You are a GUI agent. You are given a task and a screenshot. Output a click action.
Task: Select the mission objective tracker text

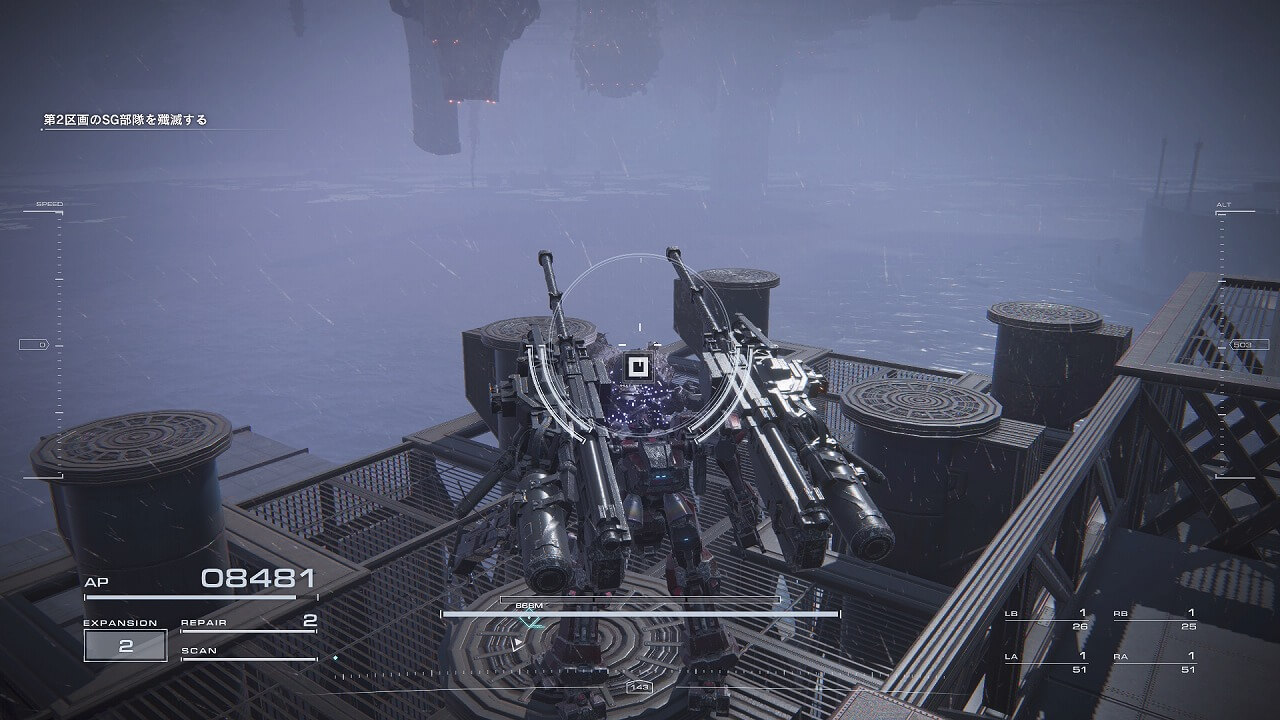point(125,120)
